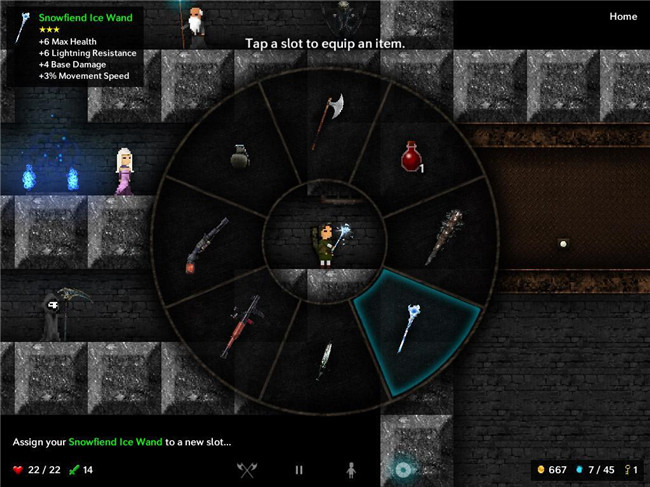Select the red health potion slot
This screenshot has width=650, height=487.
[411, 158]
